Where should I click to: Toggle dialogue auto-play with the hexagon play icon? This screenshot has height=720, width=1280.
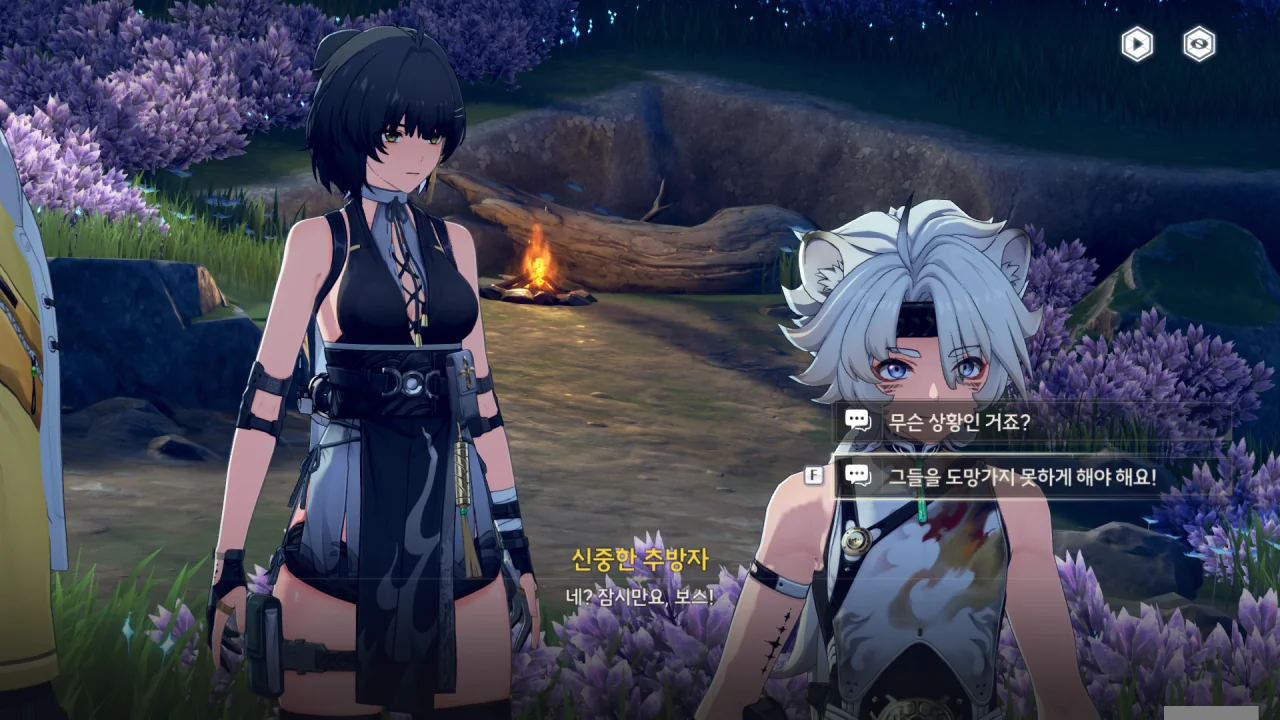point(1137,44)
